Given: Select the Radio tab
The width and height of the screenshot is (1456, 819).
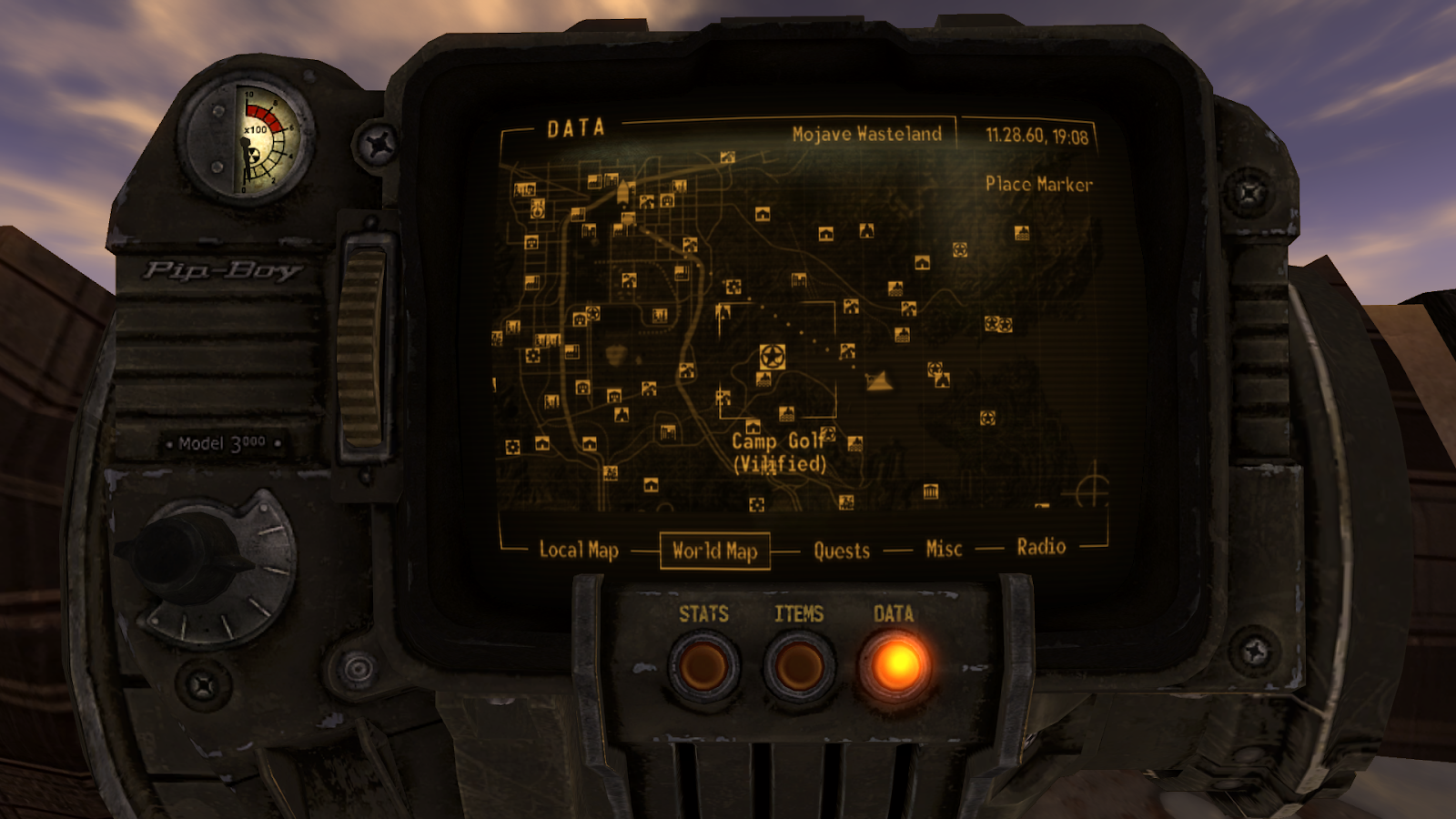Looking at the screenshot, I should [1040, 546].
